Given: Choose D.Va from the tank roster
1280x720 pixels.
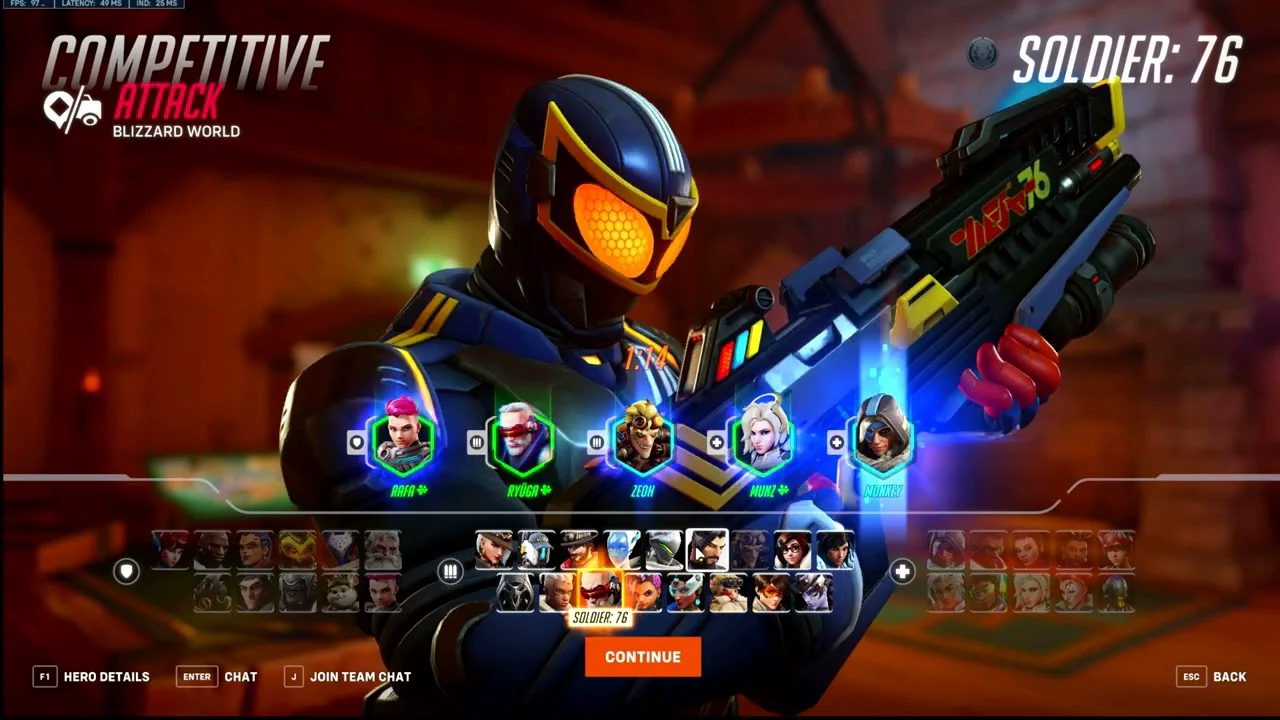Looking at the screenshot, I should (170, 550).
